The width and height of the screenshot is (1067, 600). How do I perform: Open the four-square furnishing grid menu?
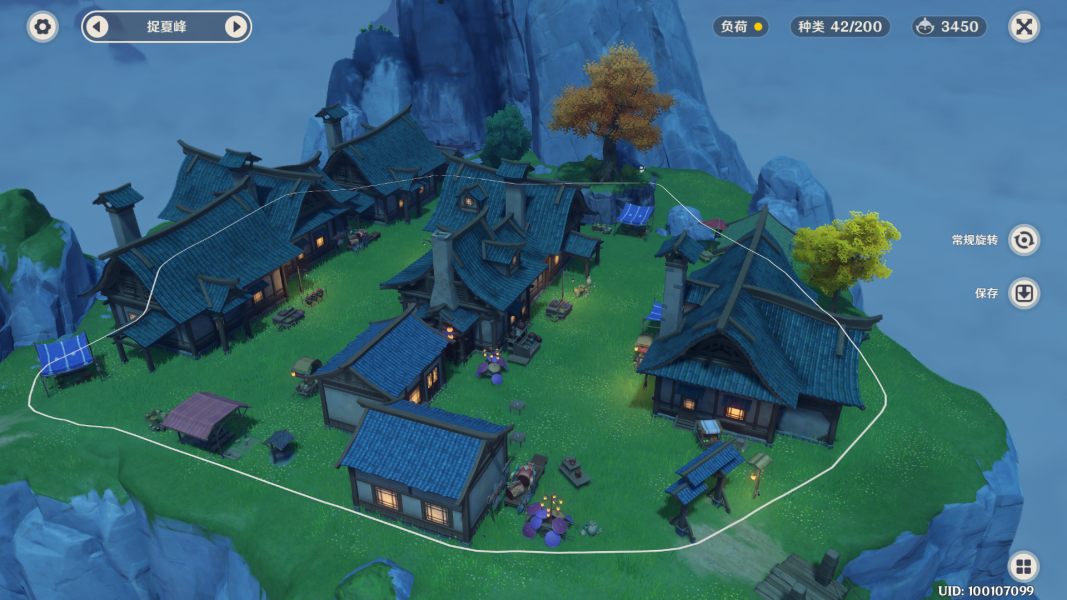pos(1023,567)
